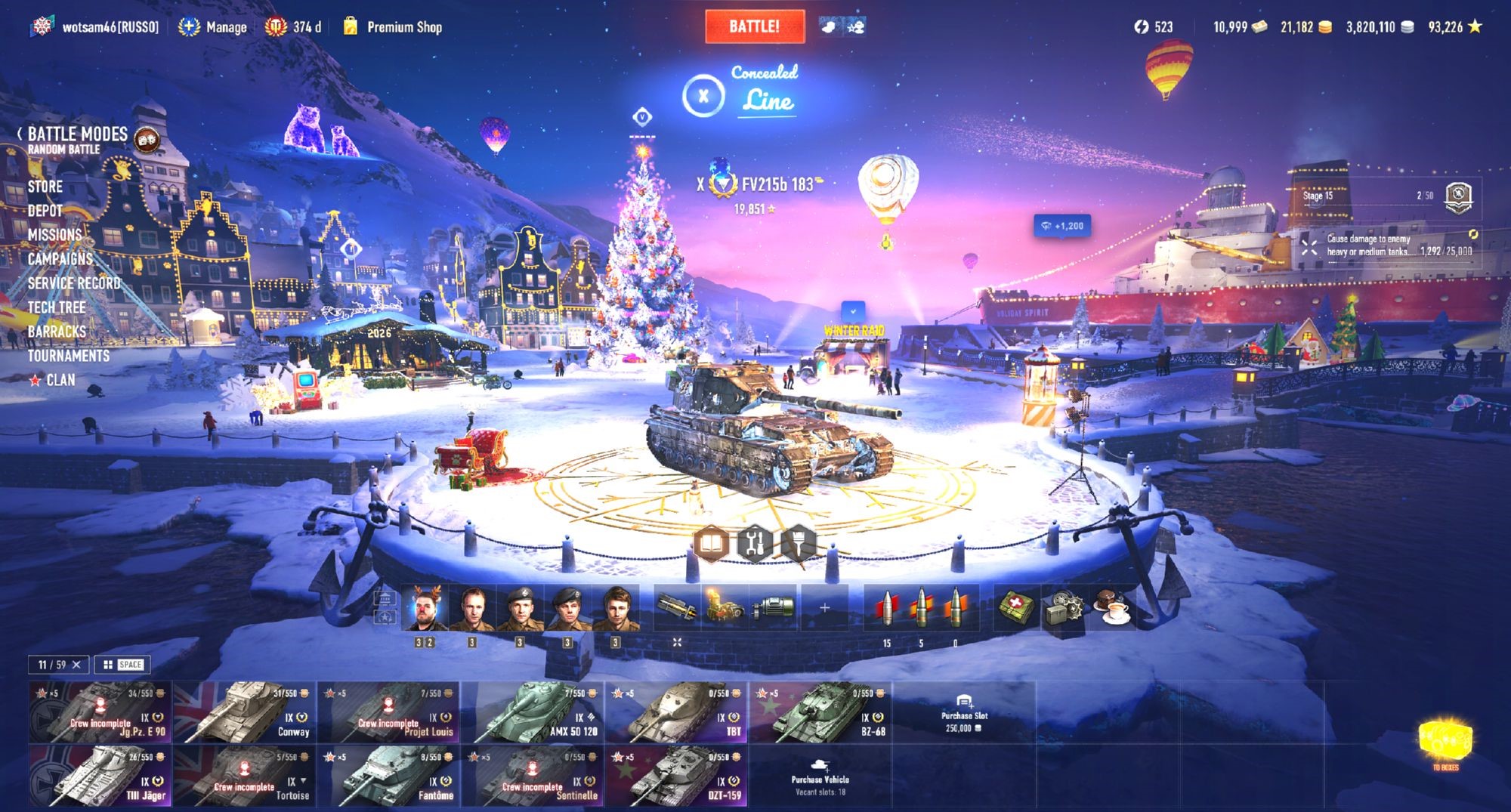Viewport: 1511px width, 812px height.
Task: Open the Purchase Vehicle tile
Action: click(820, 776)
